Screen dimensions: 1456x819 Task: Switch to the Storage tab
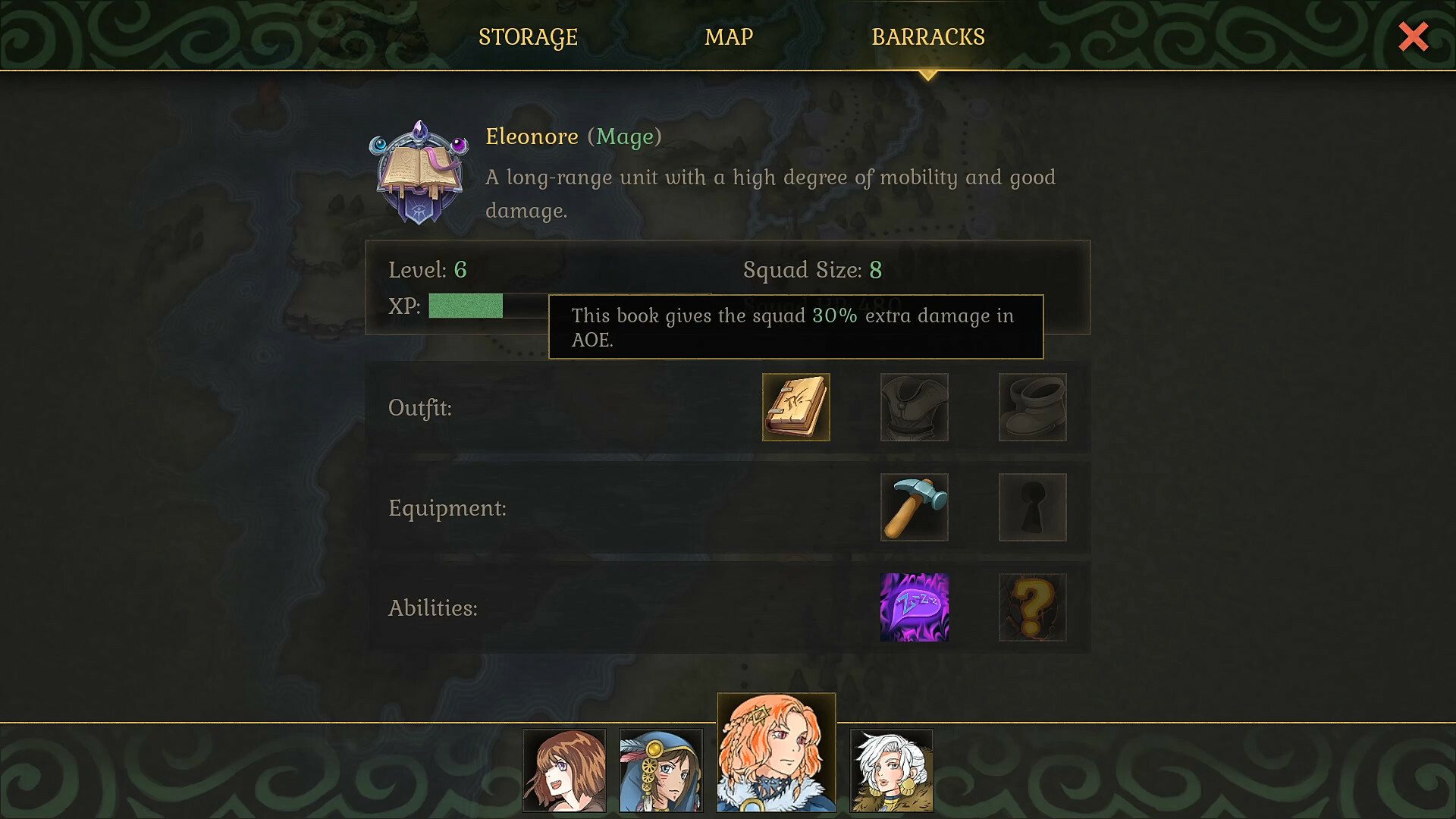click(528, 36)
